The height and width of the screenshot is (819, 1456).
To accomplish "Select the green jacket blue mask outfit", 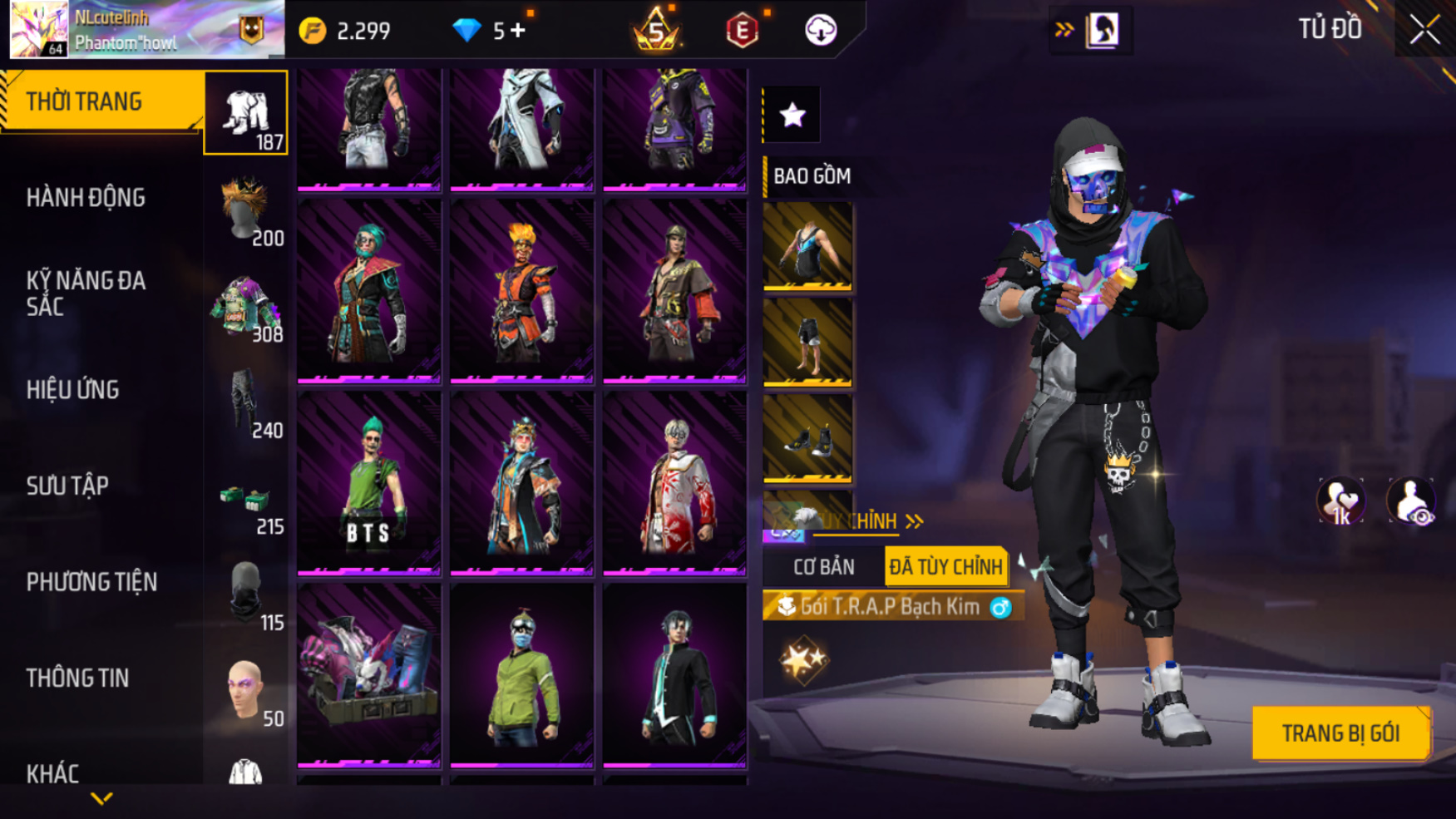I will point(522,675).
